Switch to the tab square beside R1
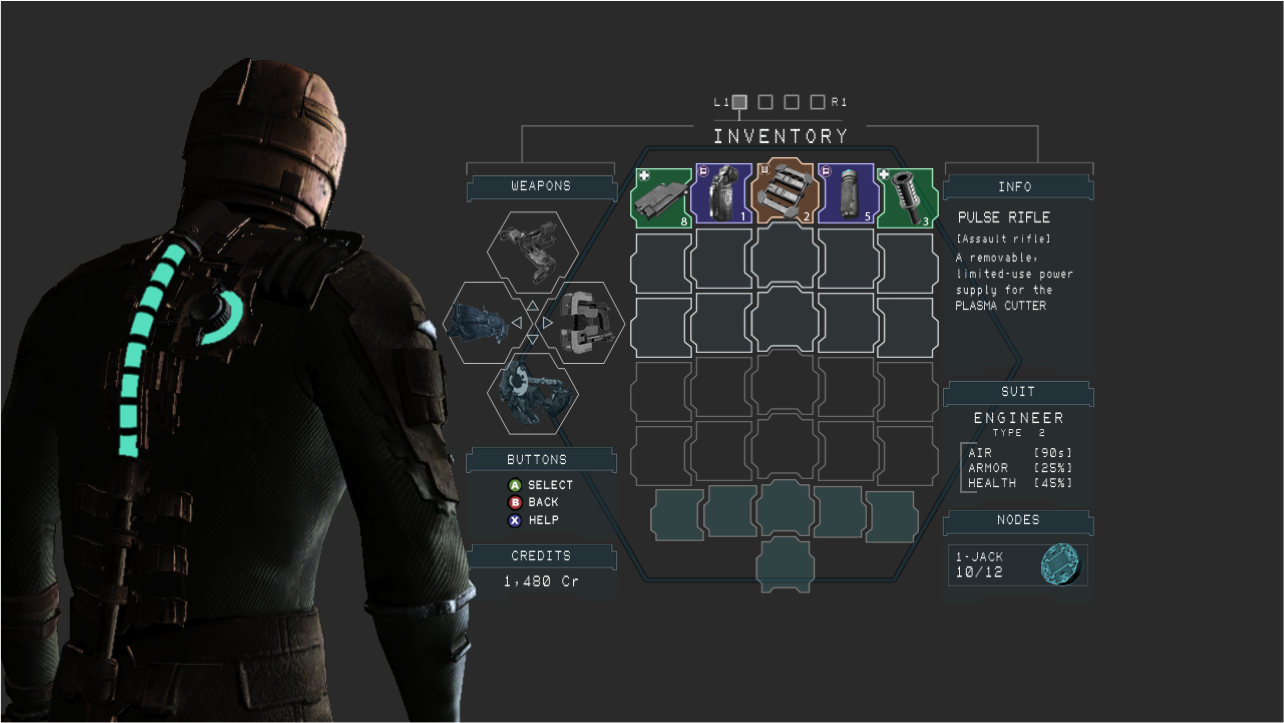Image resolution: width=1284 pixels, height=723 pixels. 817,102
